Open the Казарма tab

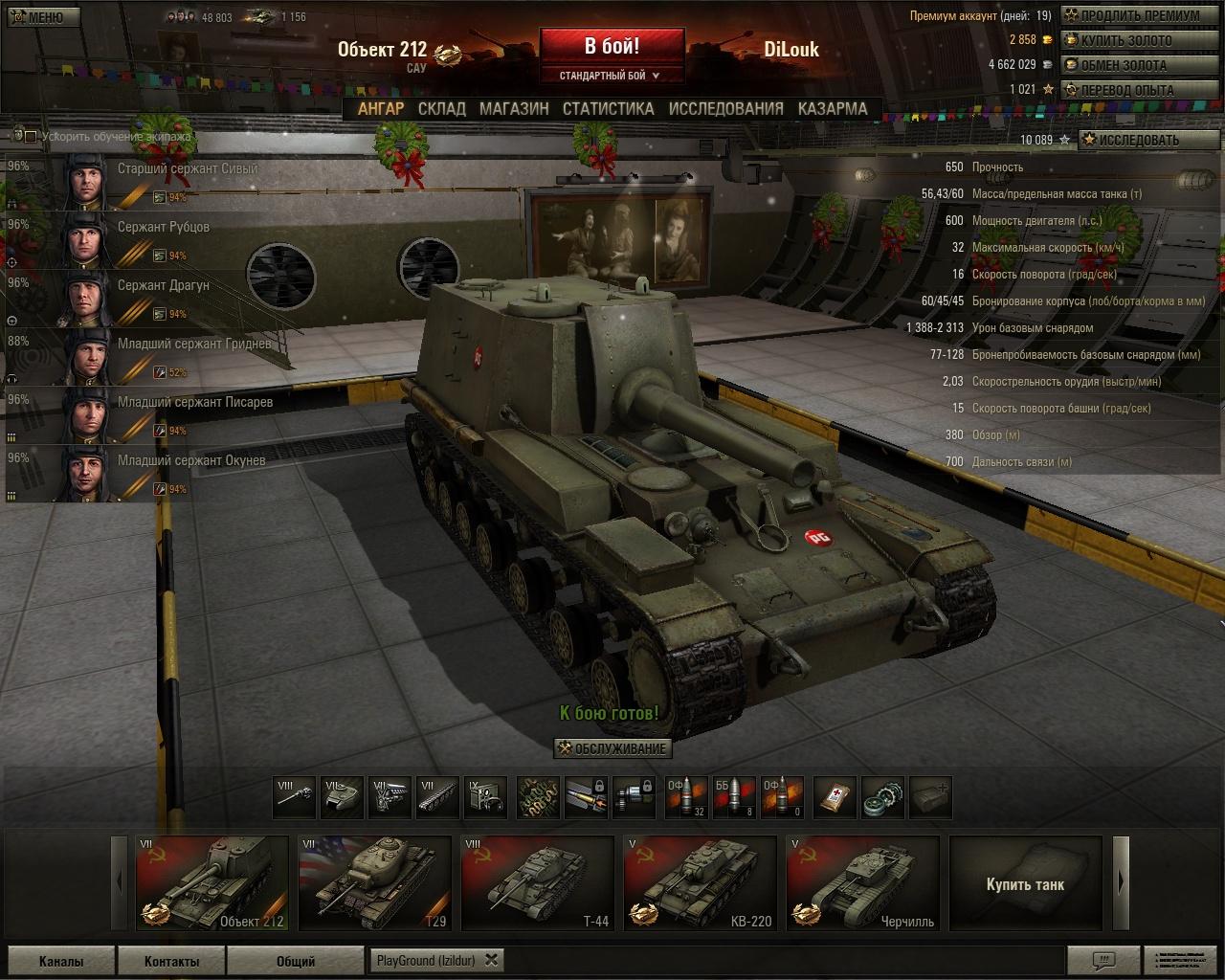click(x=833, y=109)
